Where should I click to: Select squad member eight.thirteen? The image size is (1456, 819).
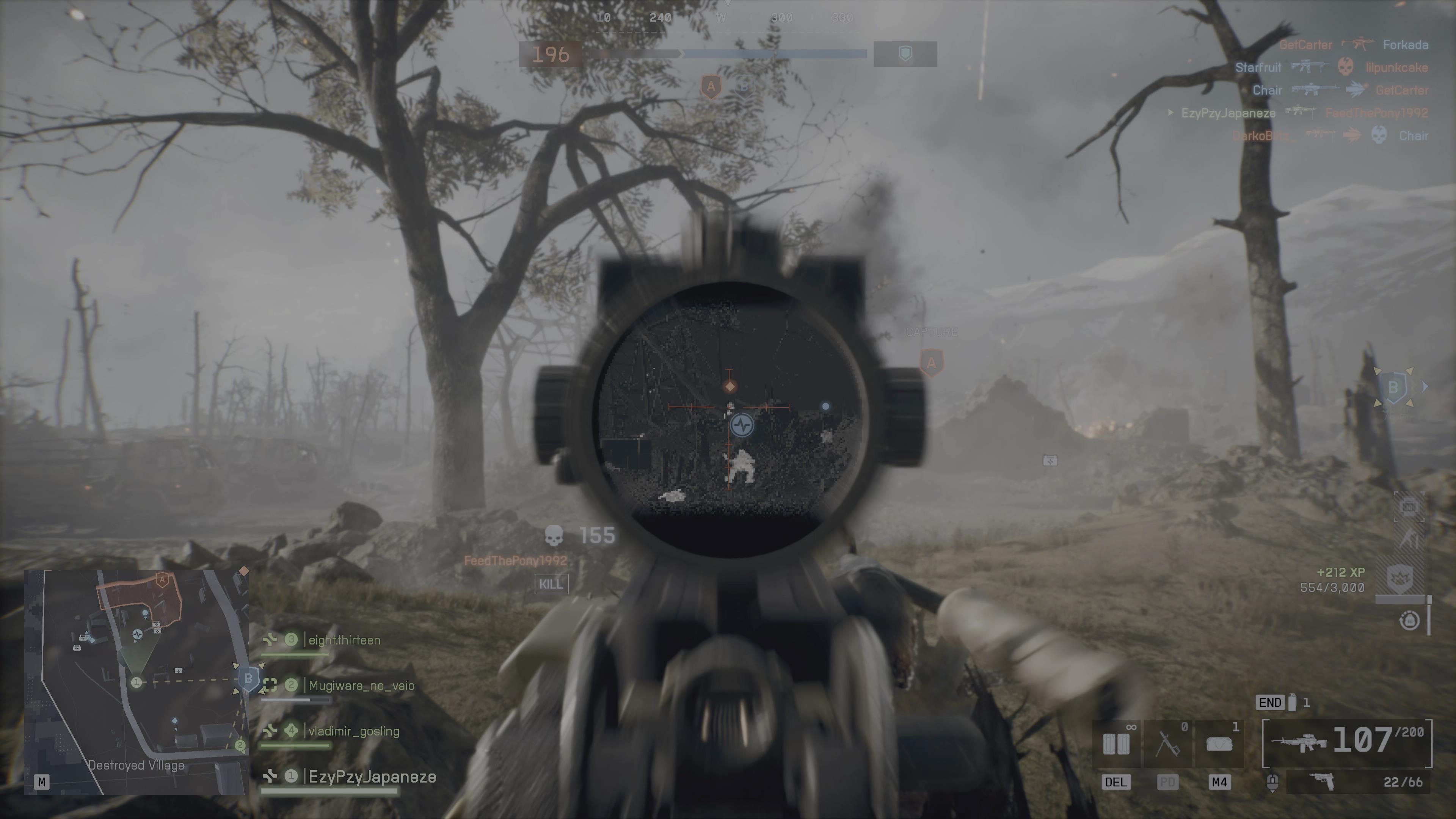point(344,640)
